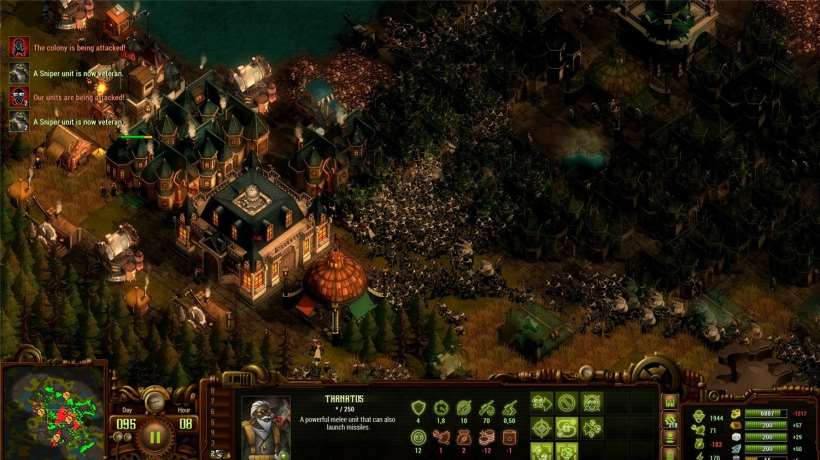The width and height of the screenshot is (820, 460).
Task: Click the pause button on the clock gear
Action: (155, 436)
